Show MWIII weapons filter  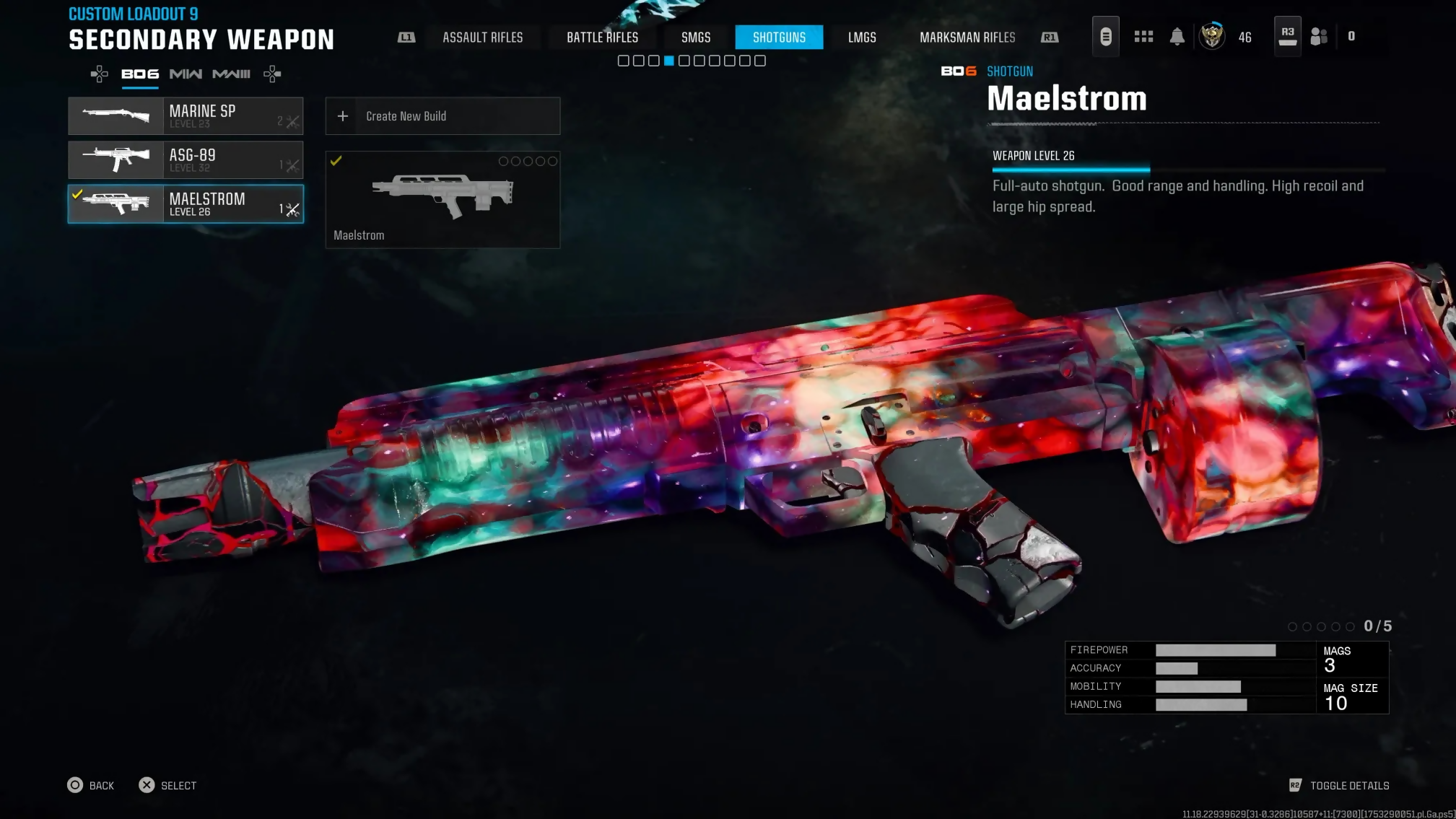[231, 74]
